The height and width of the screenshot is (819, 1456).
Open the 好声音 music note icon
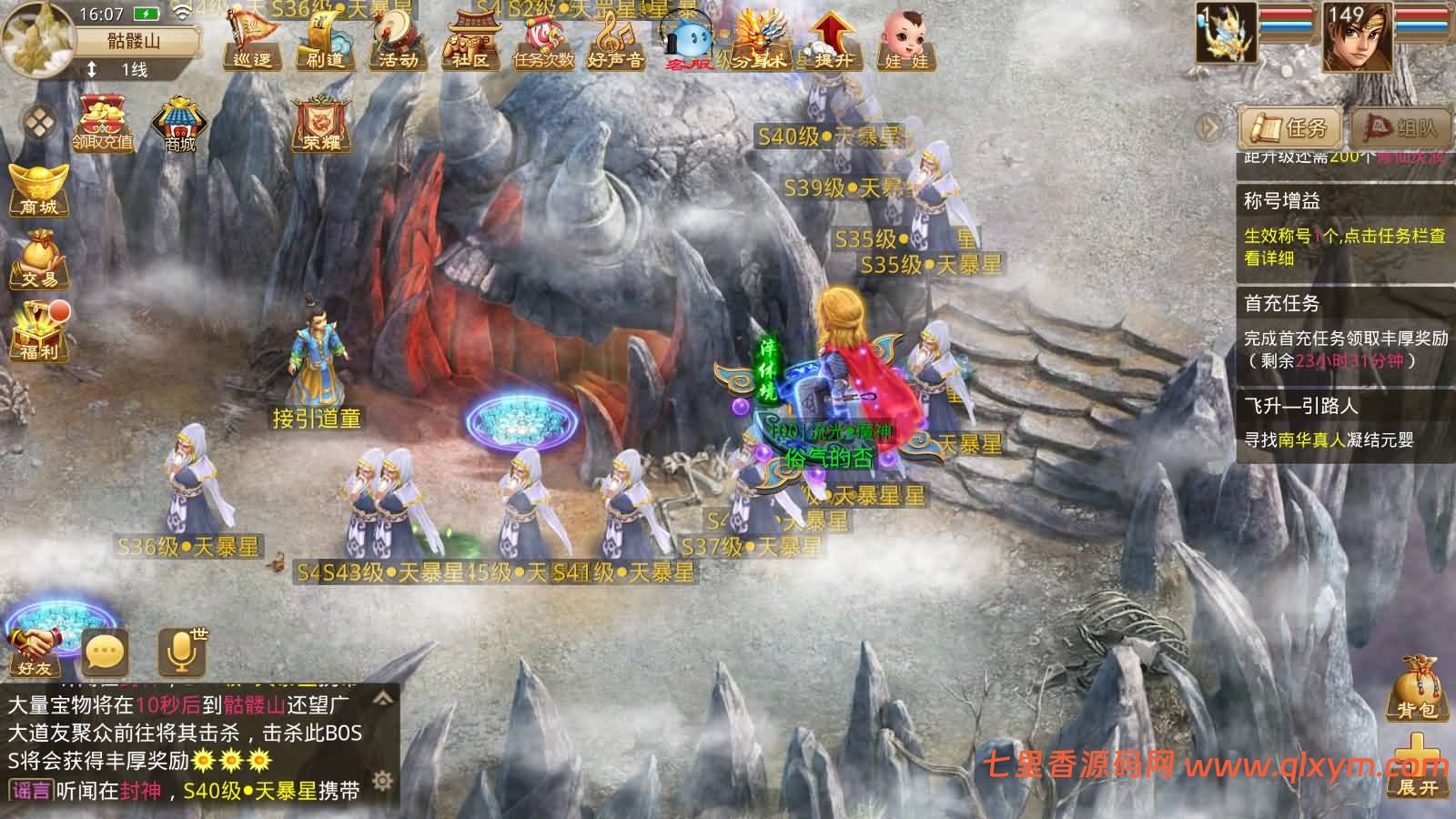[x=616, y=43]
